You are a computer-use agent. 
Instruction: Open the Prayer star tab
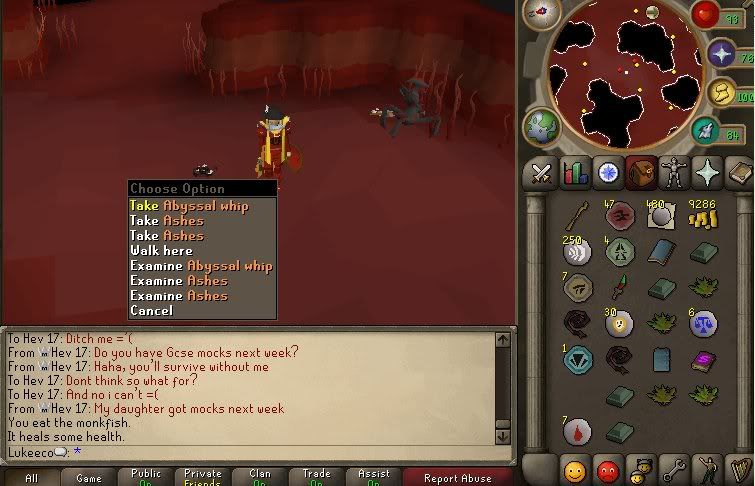(705, 173)
